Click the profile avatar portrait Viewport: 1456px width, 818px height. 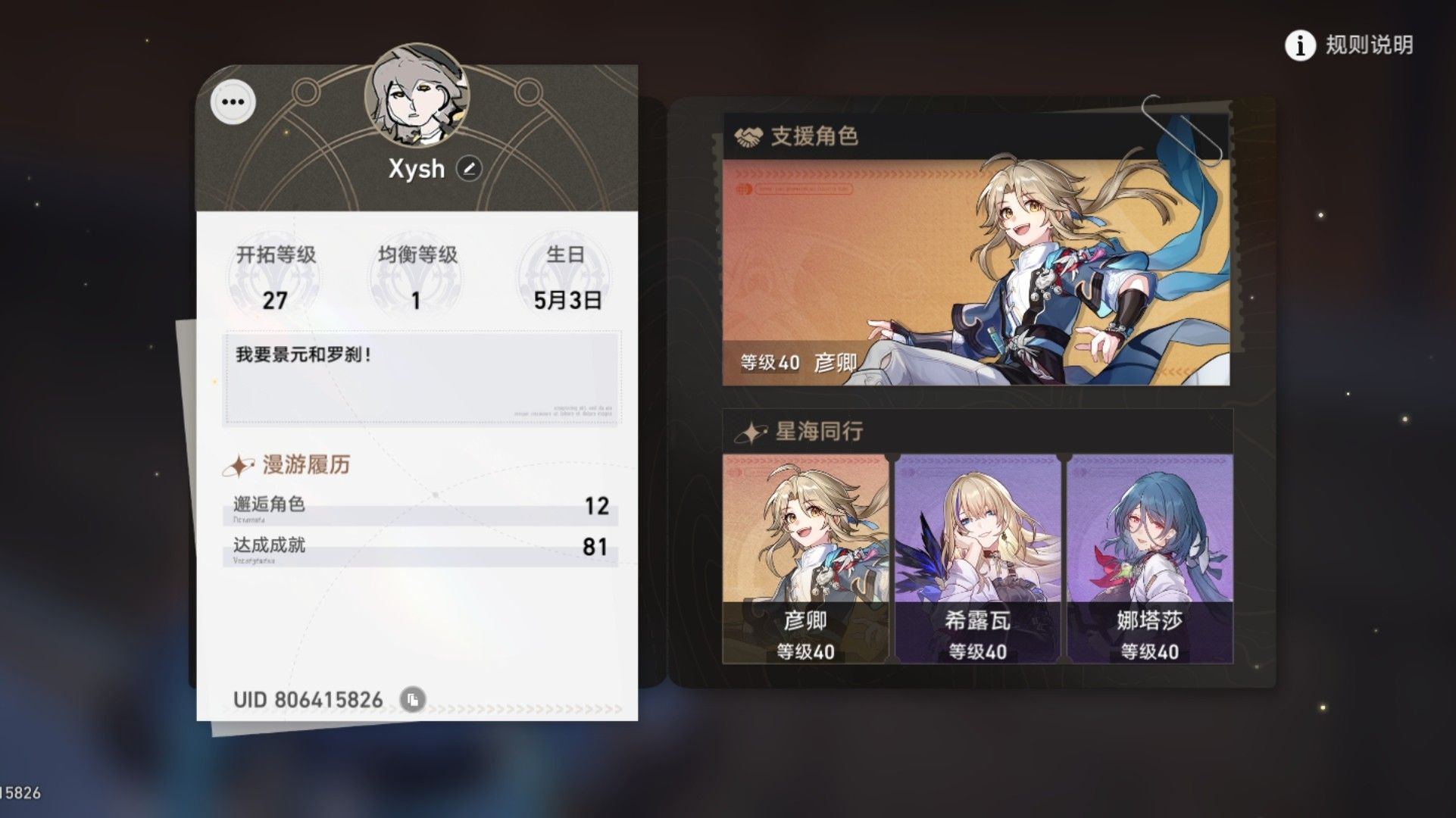point(415,93)
